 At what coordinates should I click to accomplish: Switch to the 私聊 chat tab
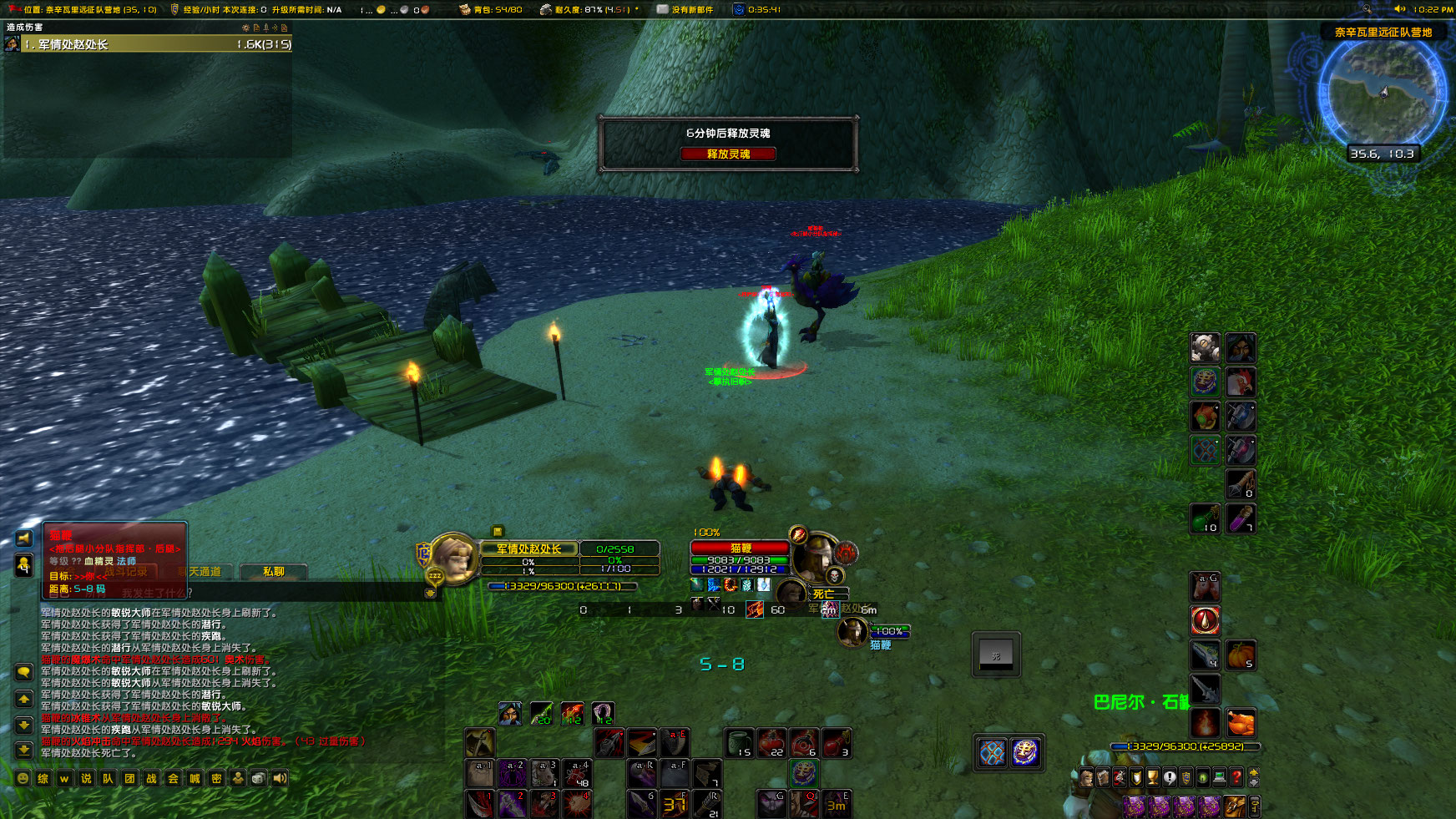[273, 572]
